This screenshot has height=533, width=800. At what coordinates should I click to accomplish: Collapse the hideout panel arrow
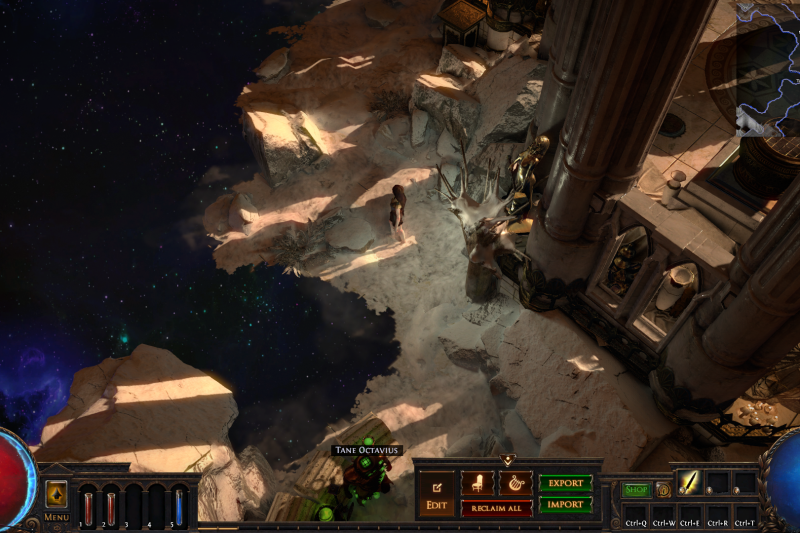508,461
